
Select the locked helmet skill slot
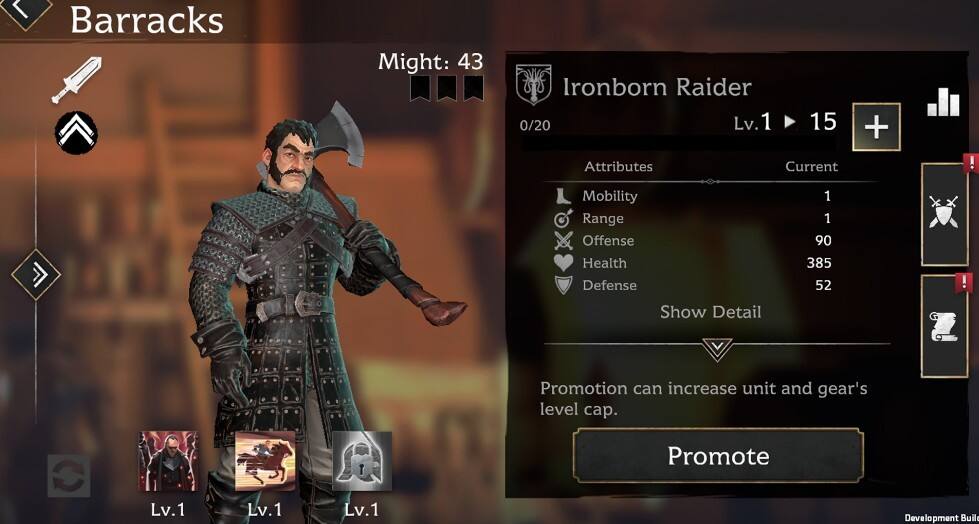(361, 461)
